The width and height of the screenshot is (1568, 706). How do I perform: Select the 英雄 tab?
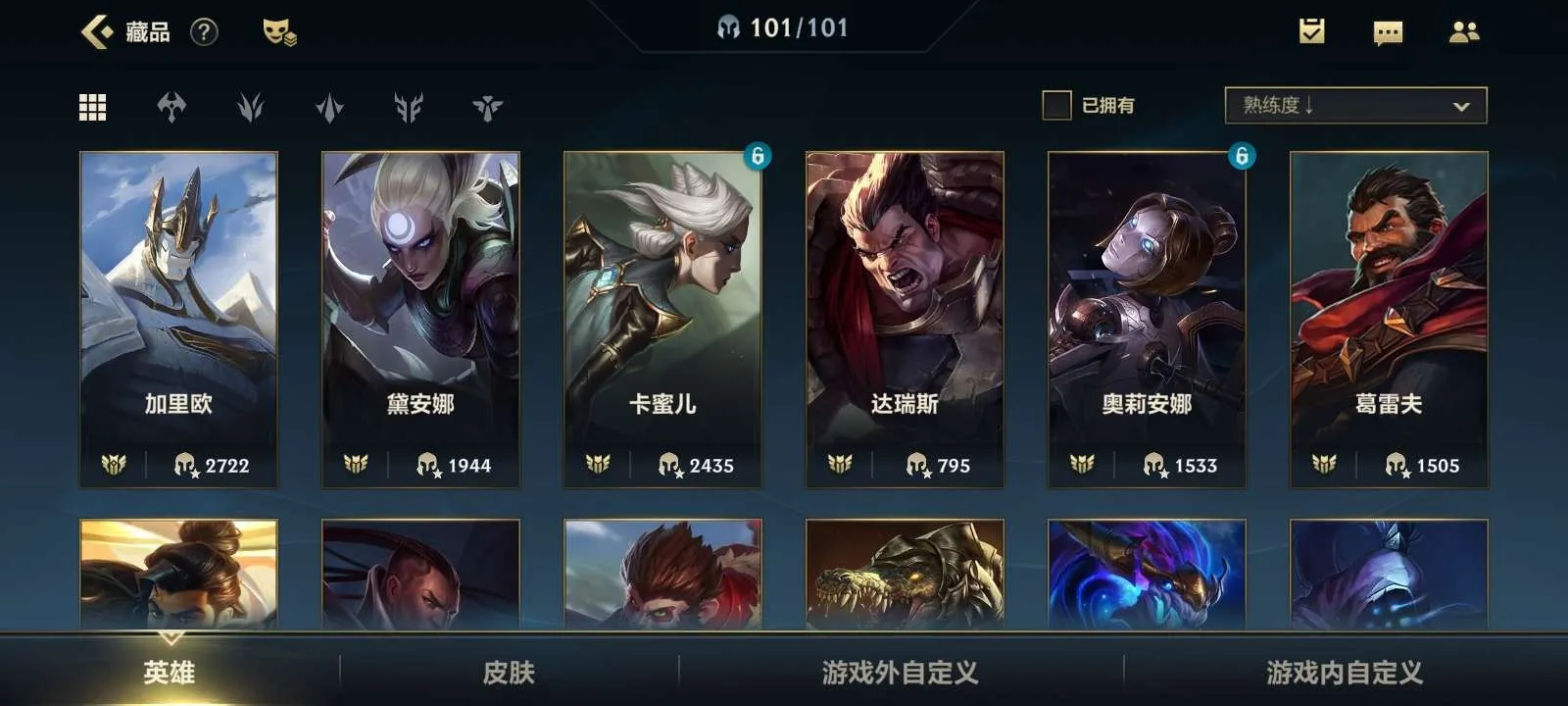tap(170, 673)
